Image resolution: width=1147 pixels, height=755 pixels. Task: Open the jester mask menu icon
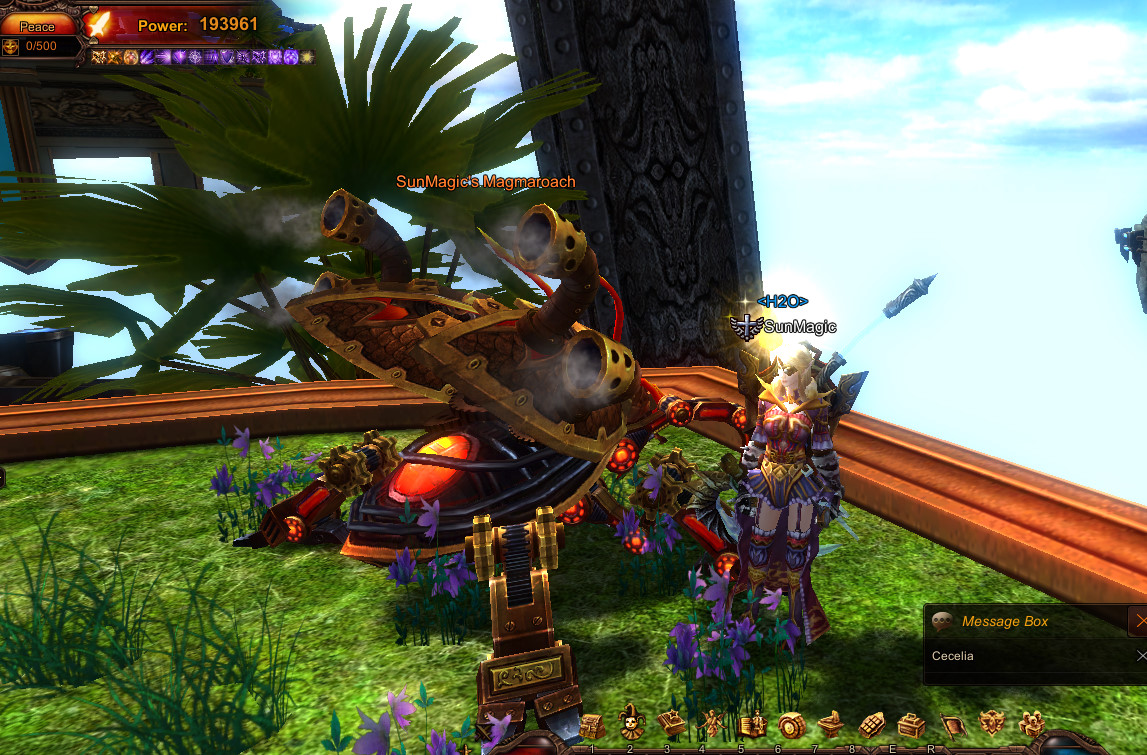click(x=630, y=722)
